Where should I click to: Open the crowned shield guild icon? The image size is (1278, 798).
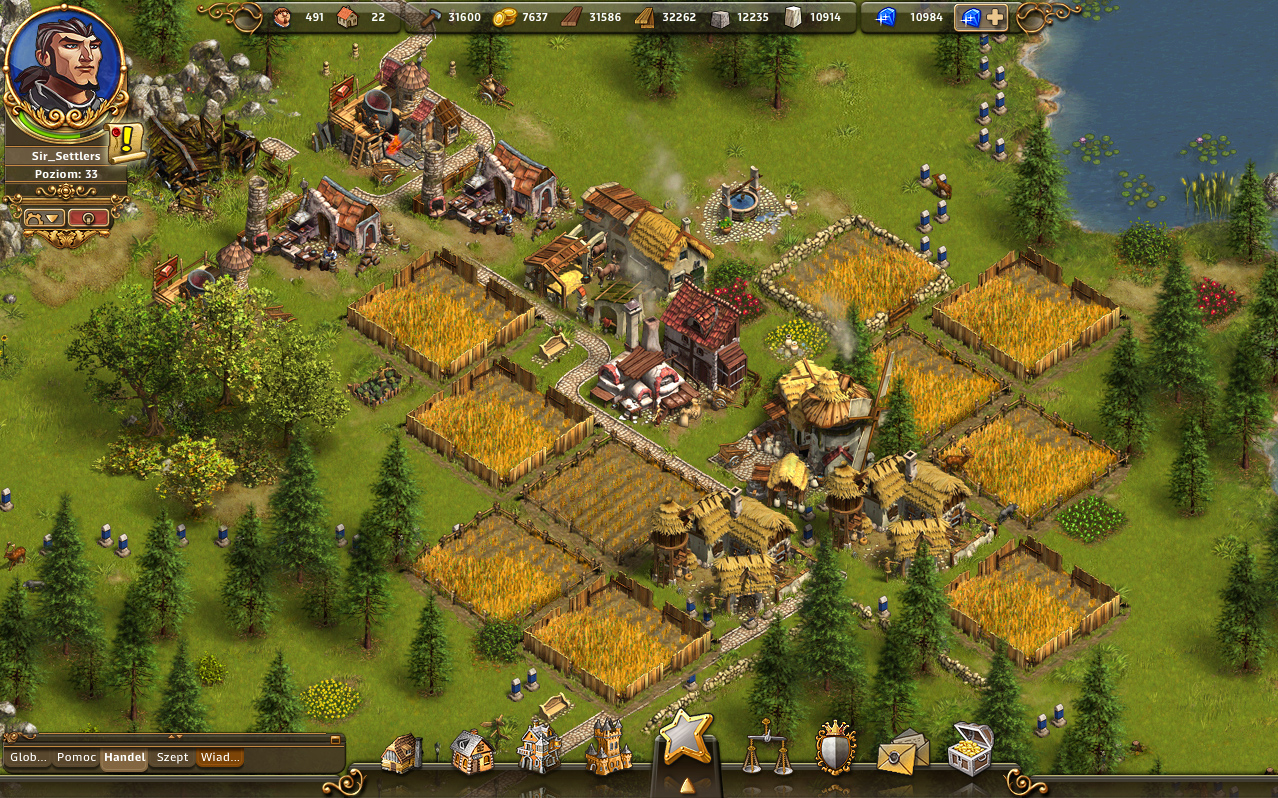coord(835,748)
